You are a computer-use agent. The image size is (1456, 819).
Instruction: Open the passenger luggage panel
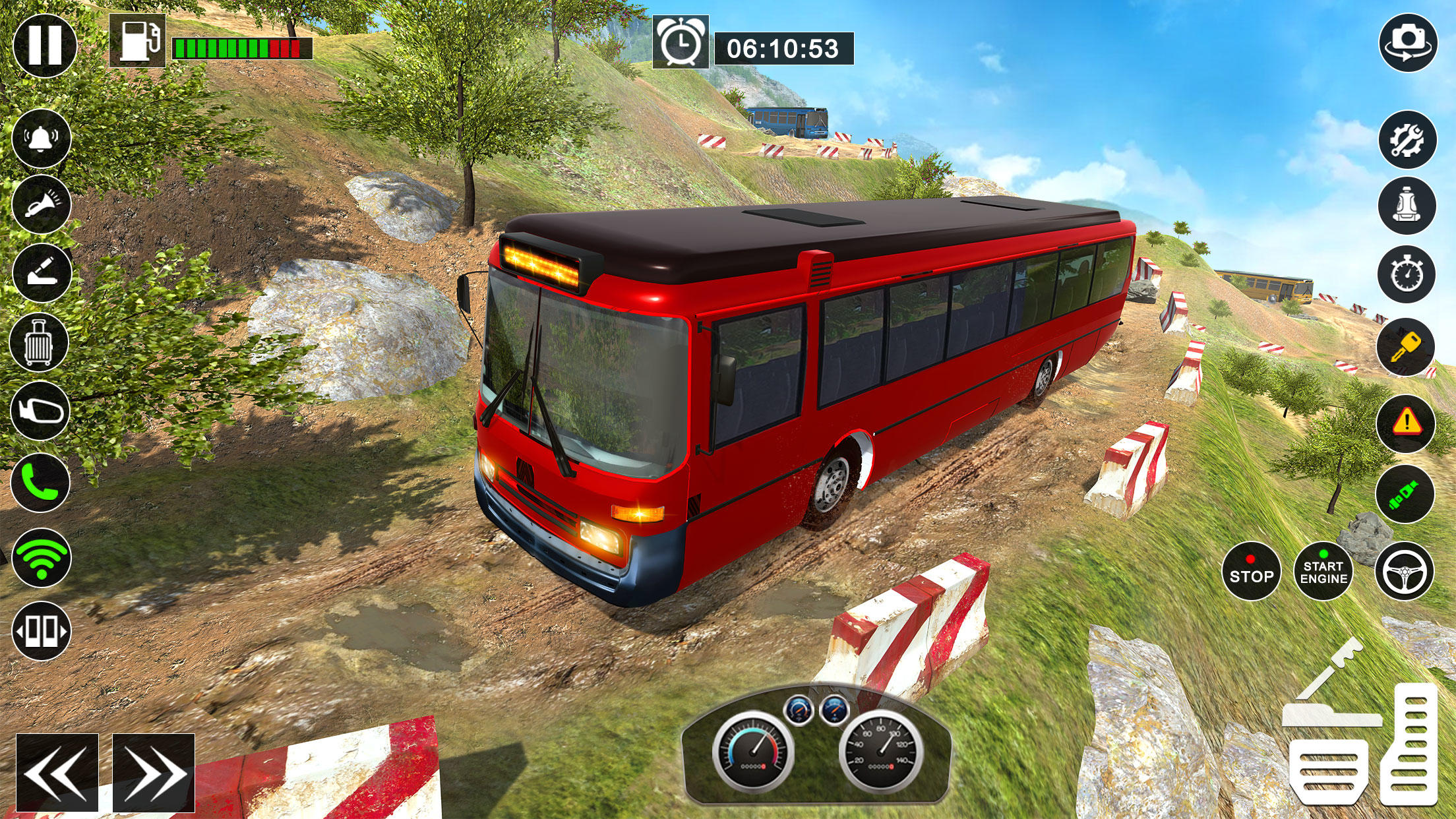click(x=40, y=341)
